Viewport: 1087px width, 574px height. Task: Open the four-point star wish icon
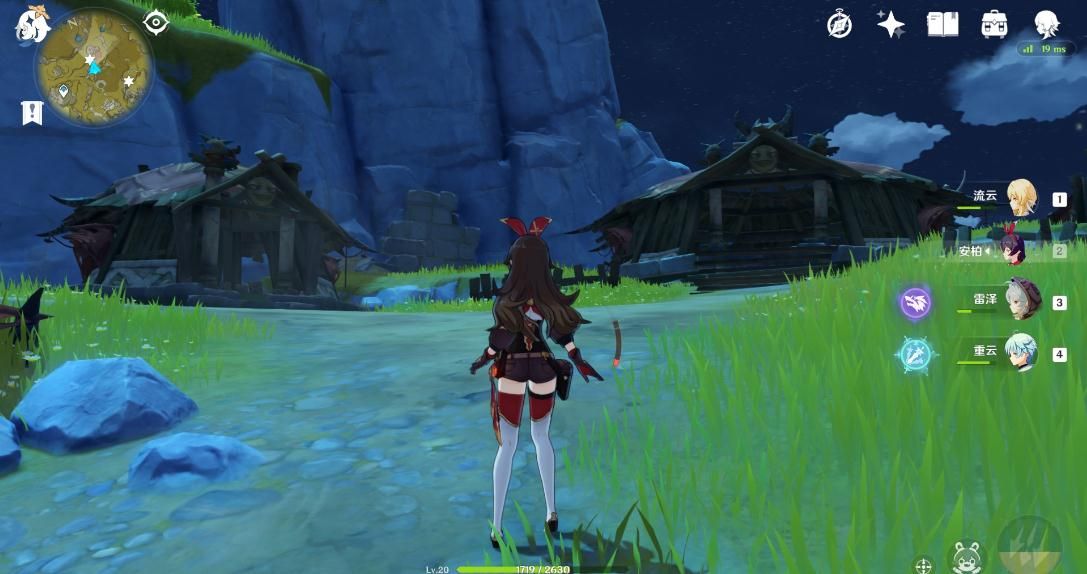(x=890, y=25)
